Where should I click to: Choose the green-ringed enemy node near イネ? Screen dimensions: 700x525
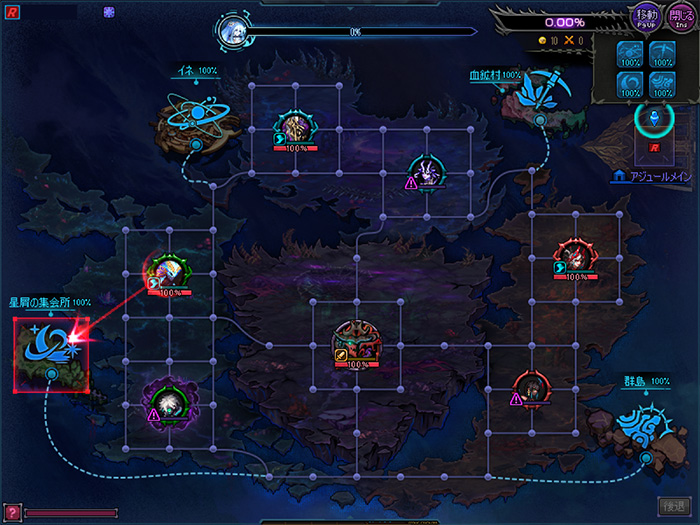pyautogui.click(x=297, y=128)
